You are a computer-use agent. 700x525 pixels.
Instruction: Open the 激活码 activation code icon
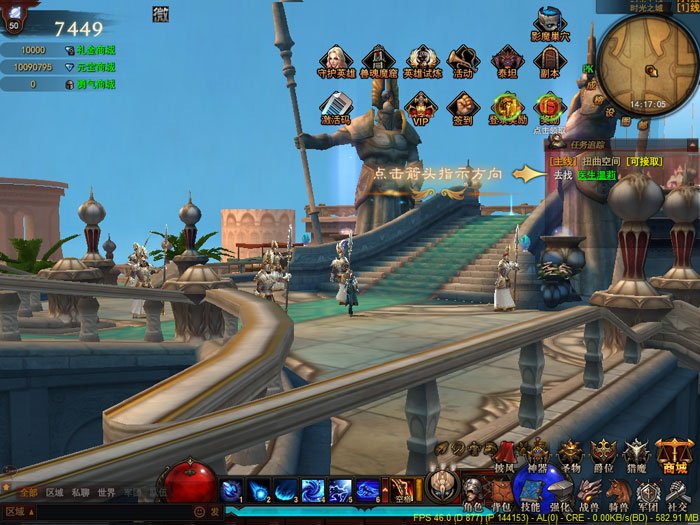click(x=335, y=107)
